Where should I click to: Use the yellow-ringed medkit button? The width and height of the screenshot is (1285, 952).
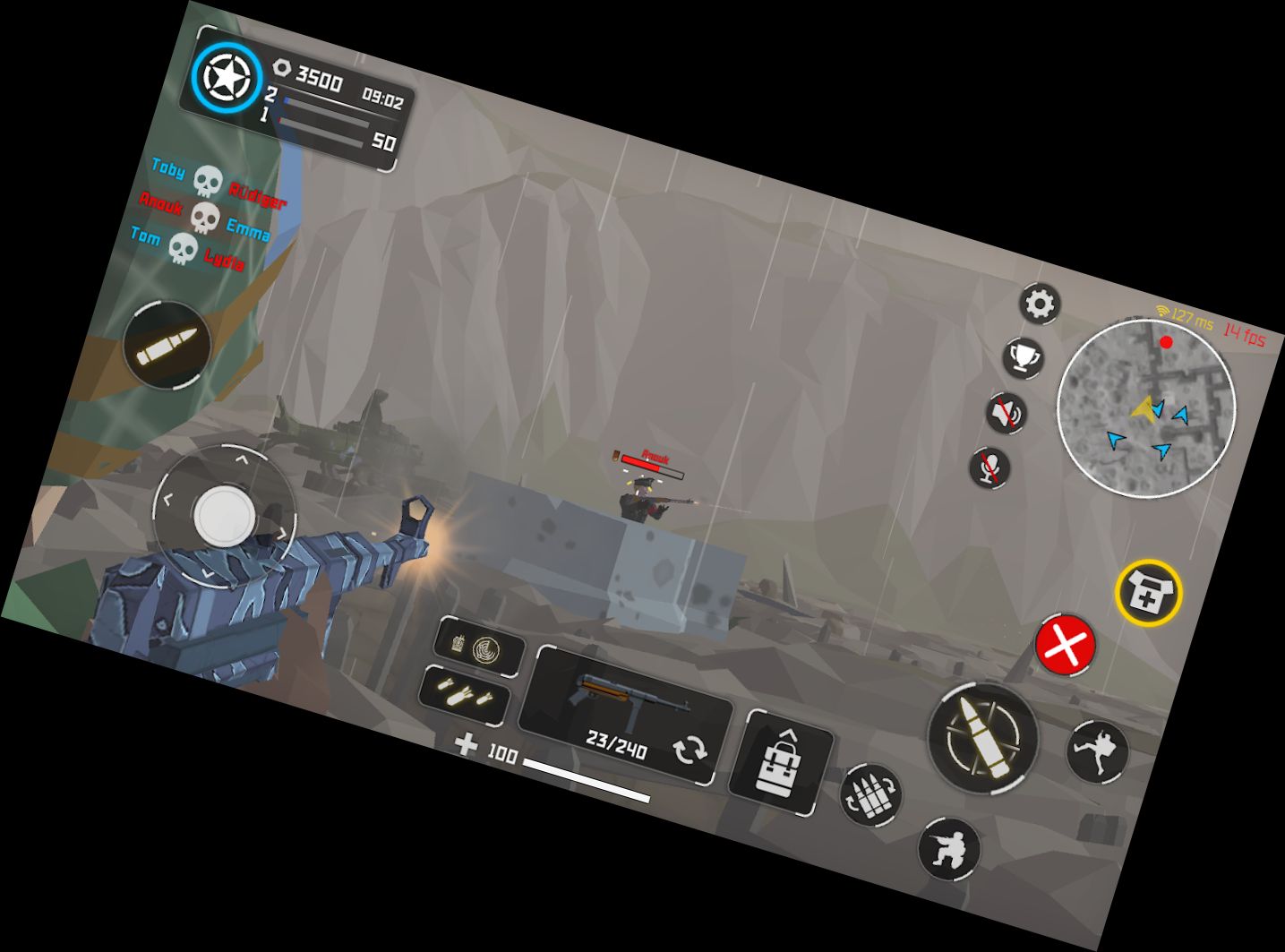pyautogui.click(x=1149, y=591)
